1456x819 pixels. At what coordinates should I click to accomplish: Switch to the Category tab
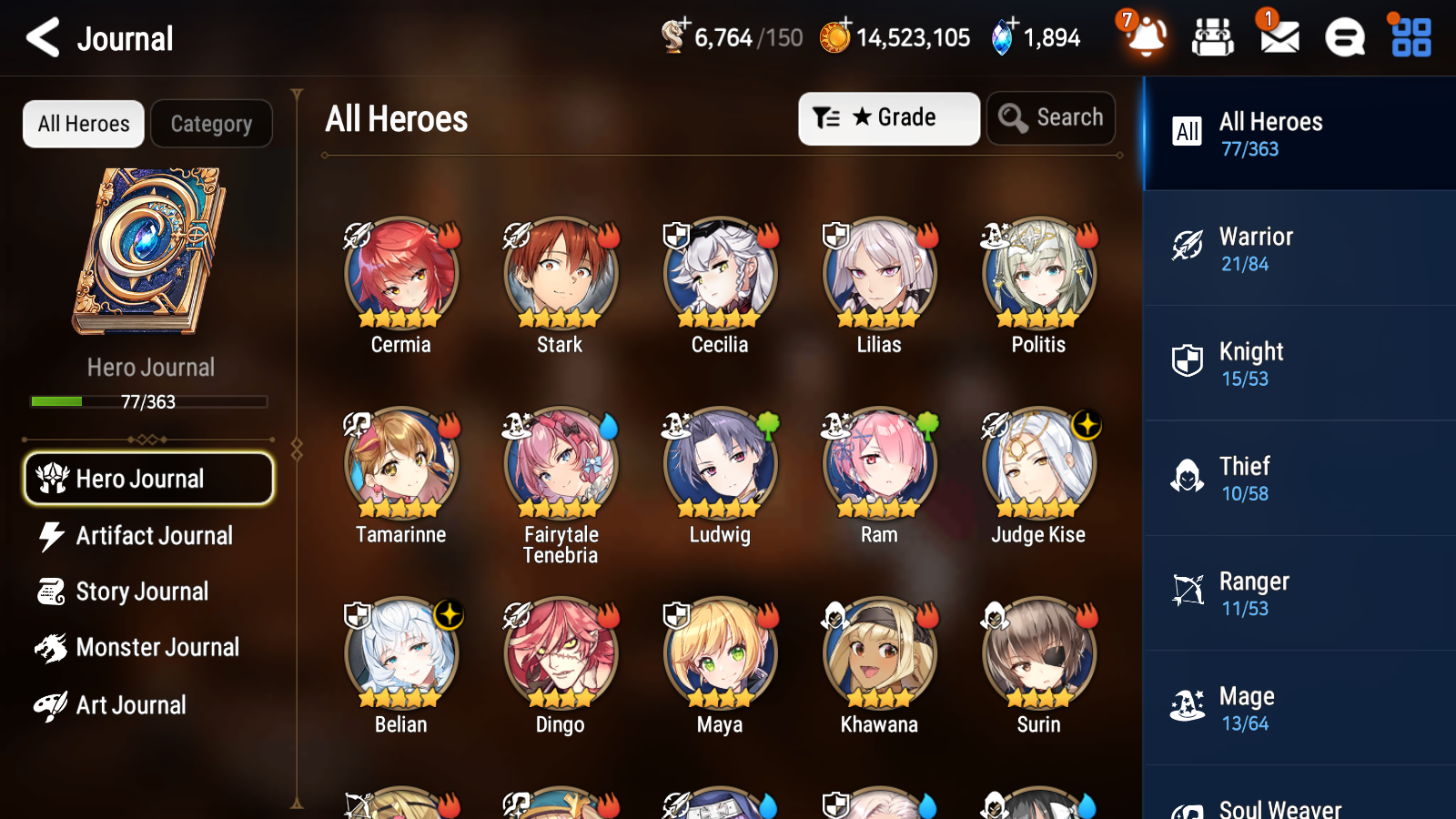[211, 124]
